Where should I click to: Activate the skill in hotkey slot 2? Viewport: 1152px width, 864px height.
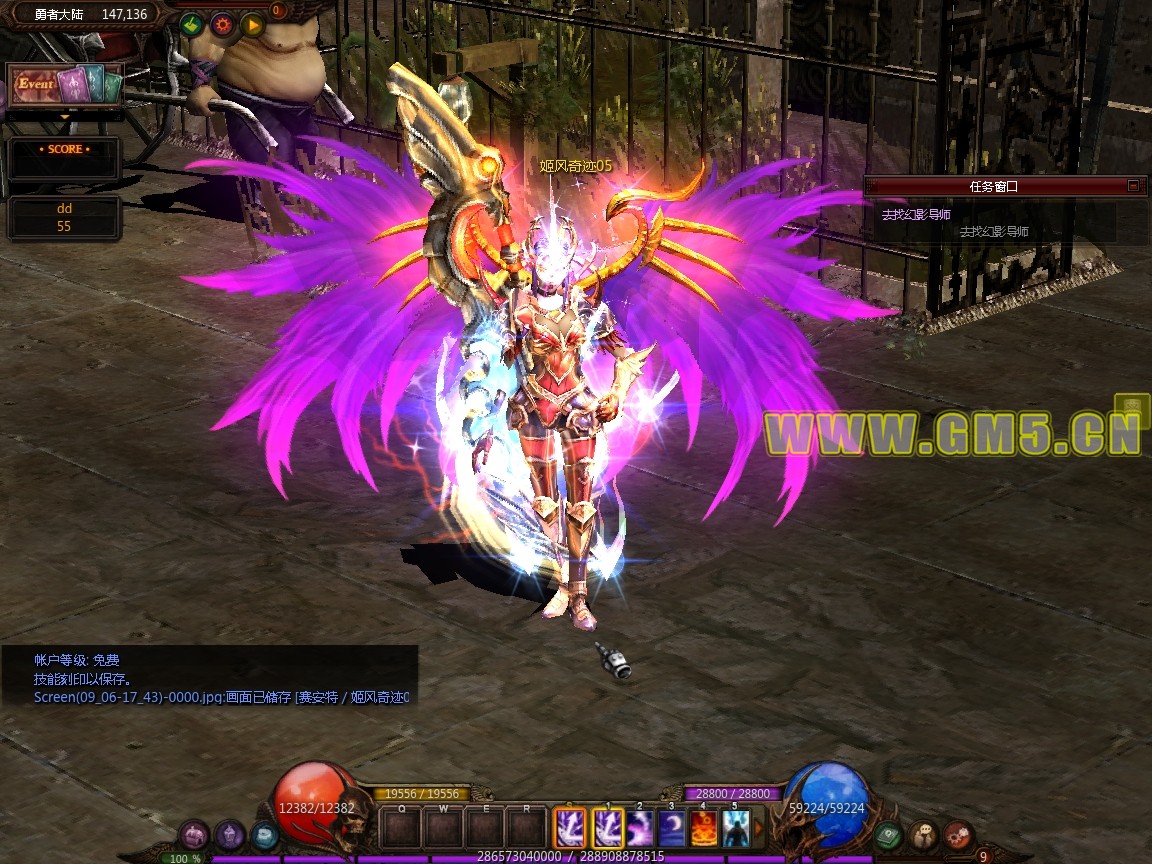(x=640, y=829)
